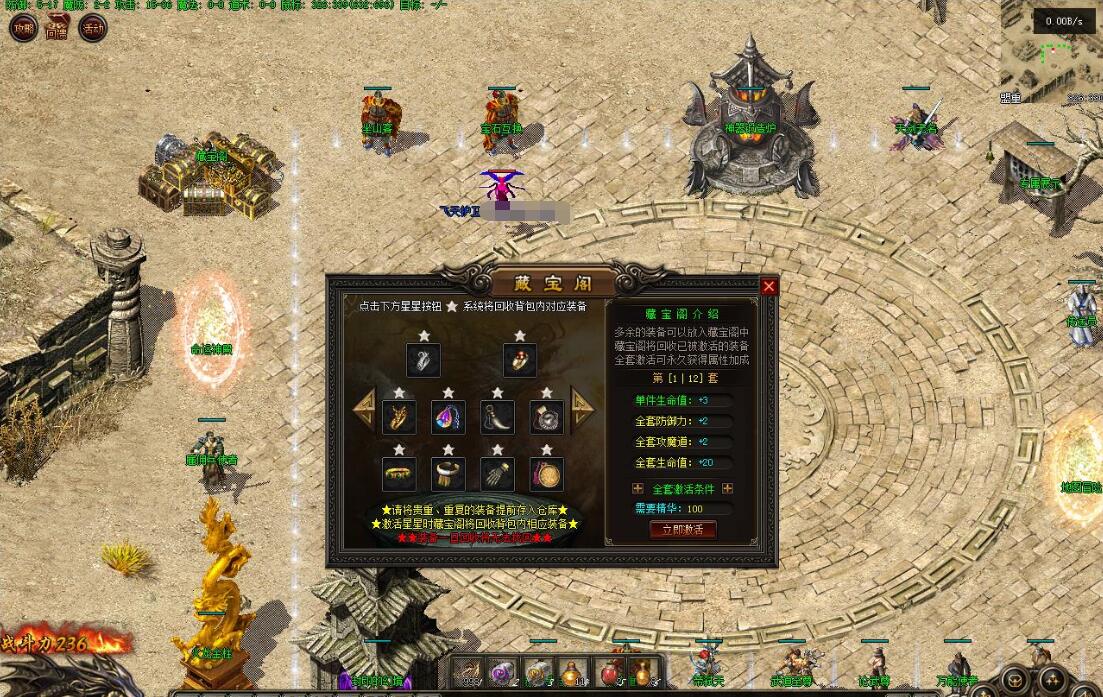Choose the golden dragon helmet slot
The height and width of the screenshot is (697, 1103).
[400, 416]
